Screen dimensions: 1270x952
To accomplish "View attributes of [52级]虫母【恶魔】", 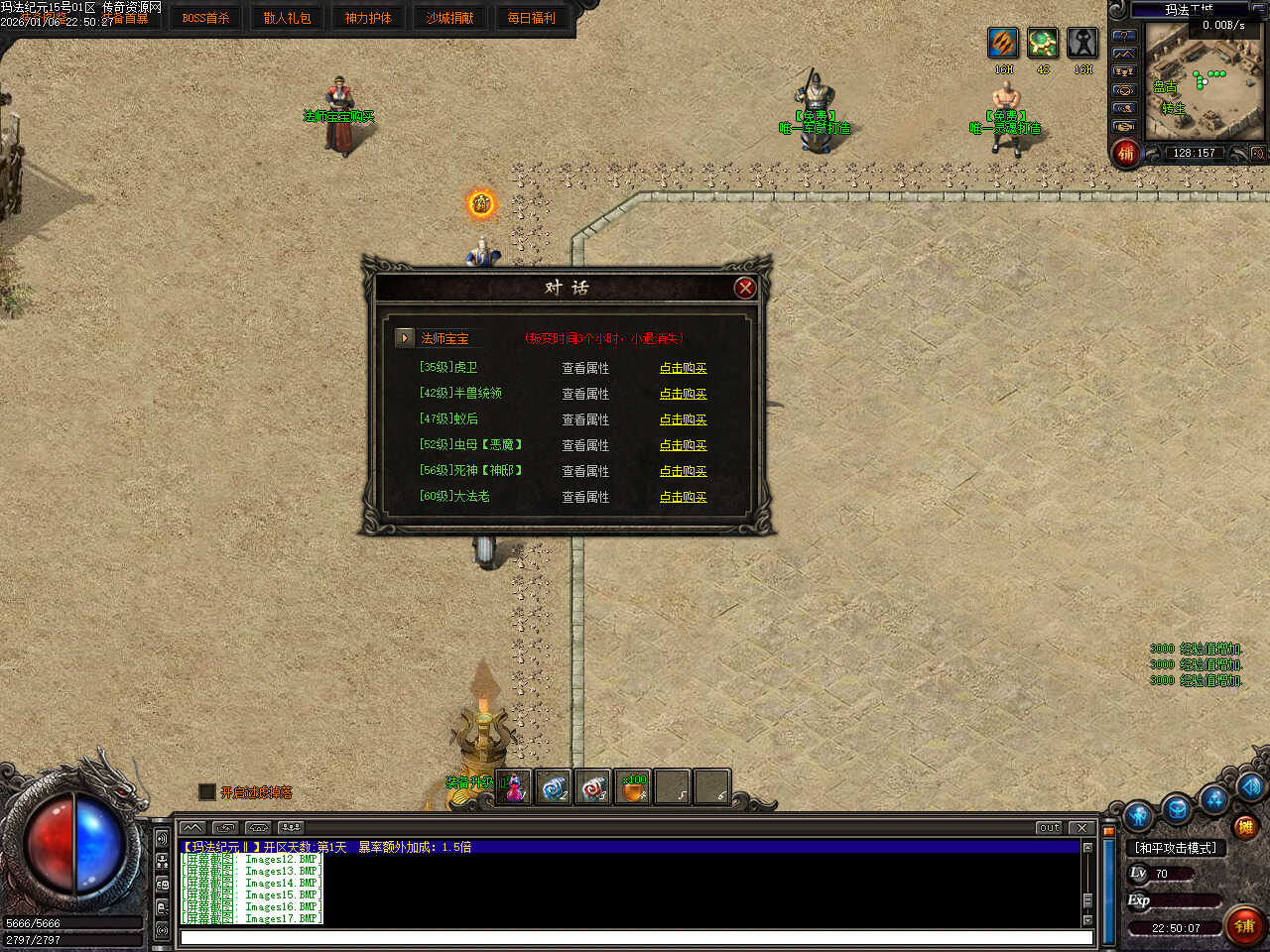I will tap(585, 445).
